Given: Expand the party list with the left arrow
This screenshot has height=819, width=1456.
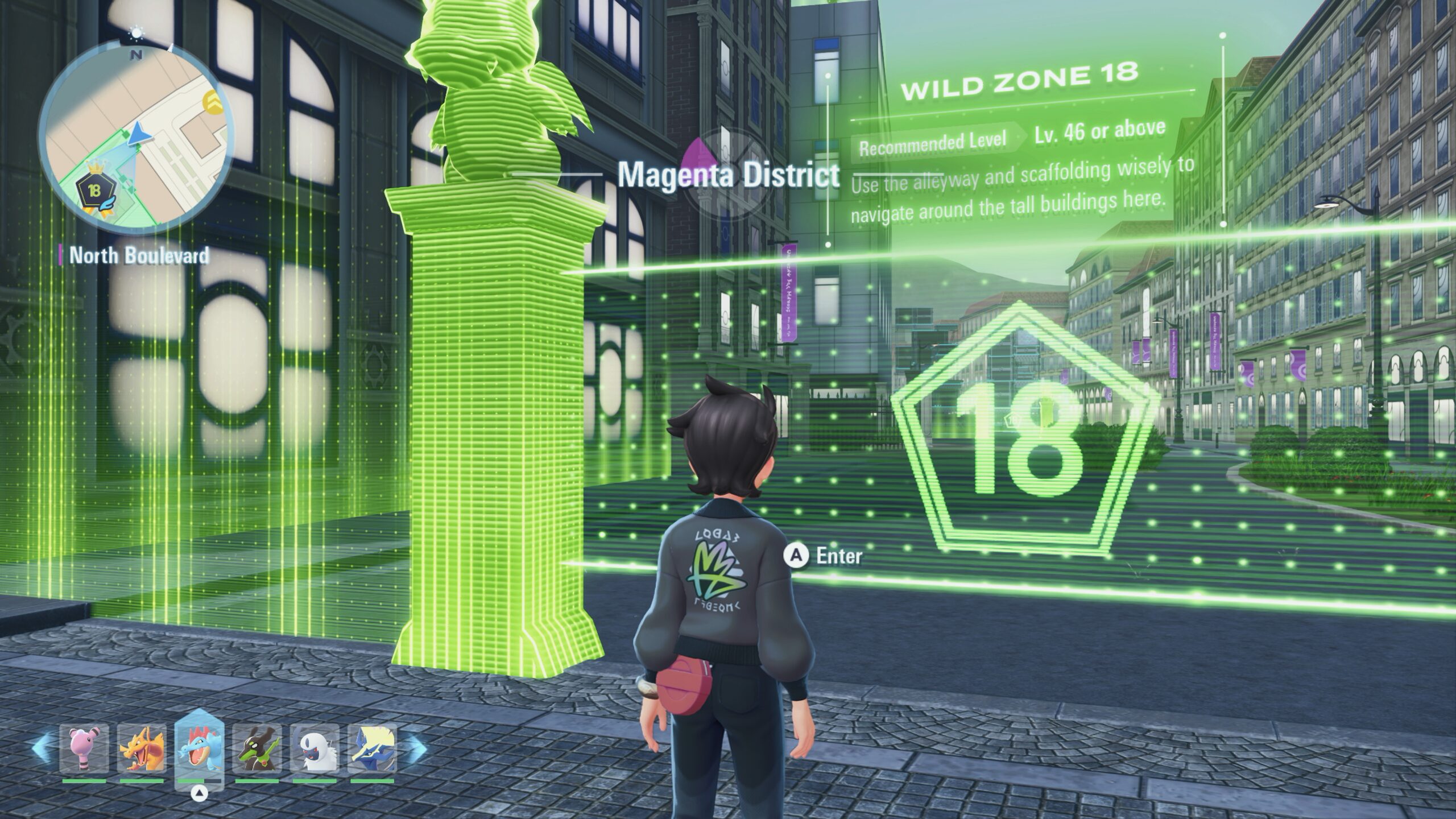Looking at the screenshot, I should [x=41, y=746].
